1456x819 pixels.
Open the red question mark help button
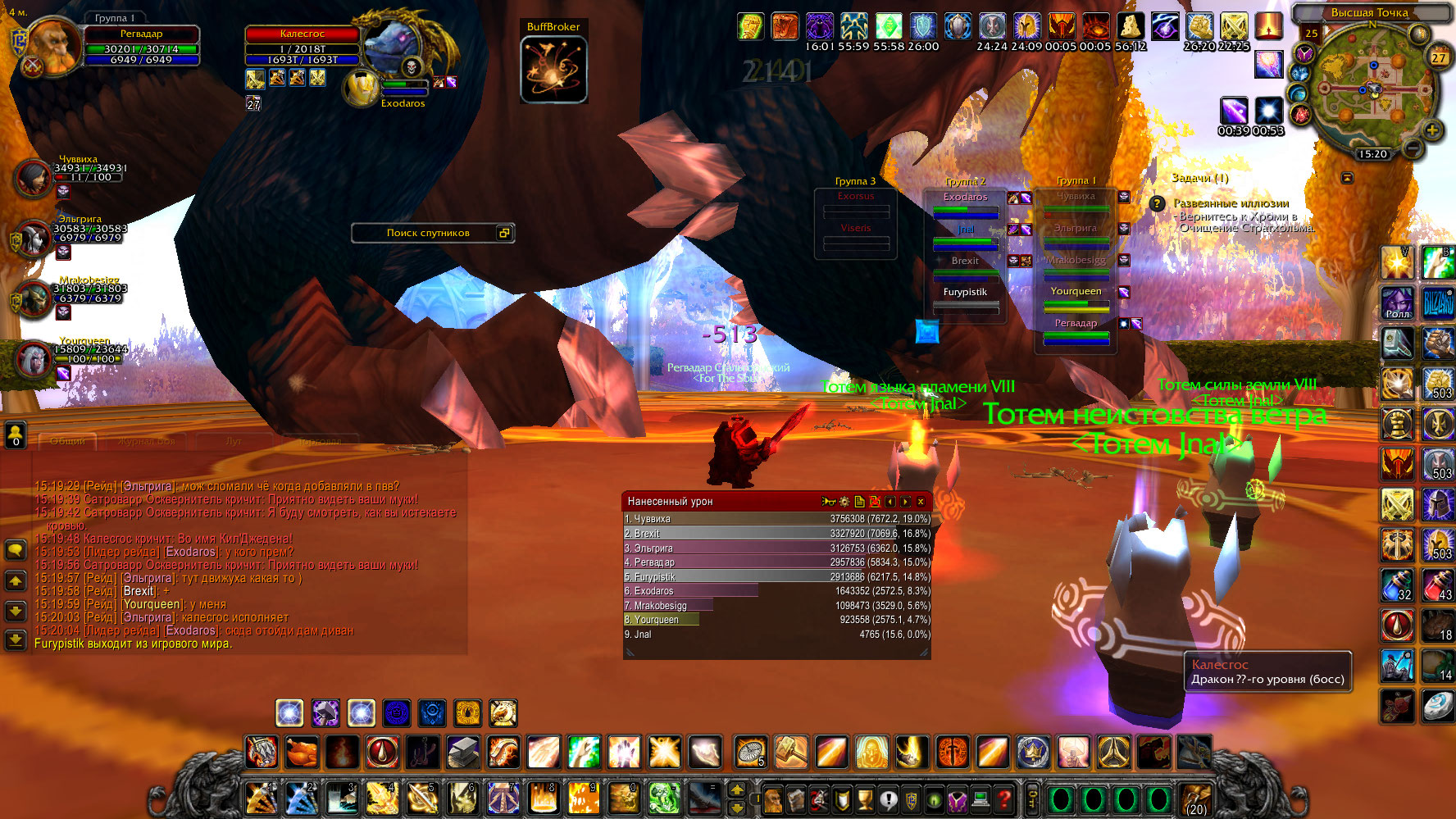[x=1005, y=799]
